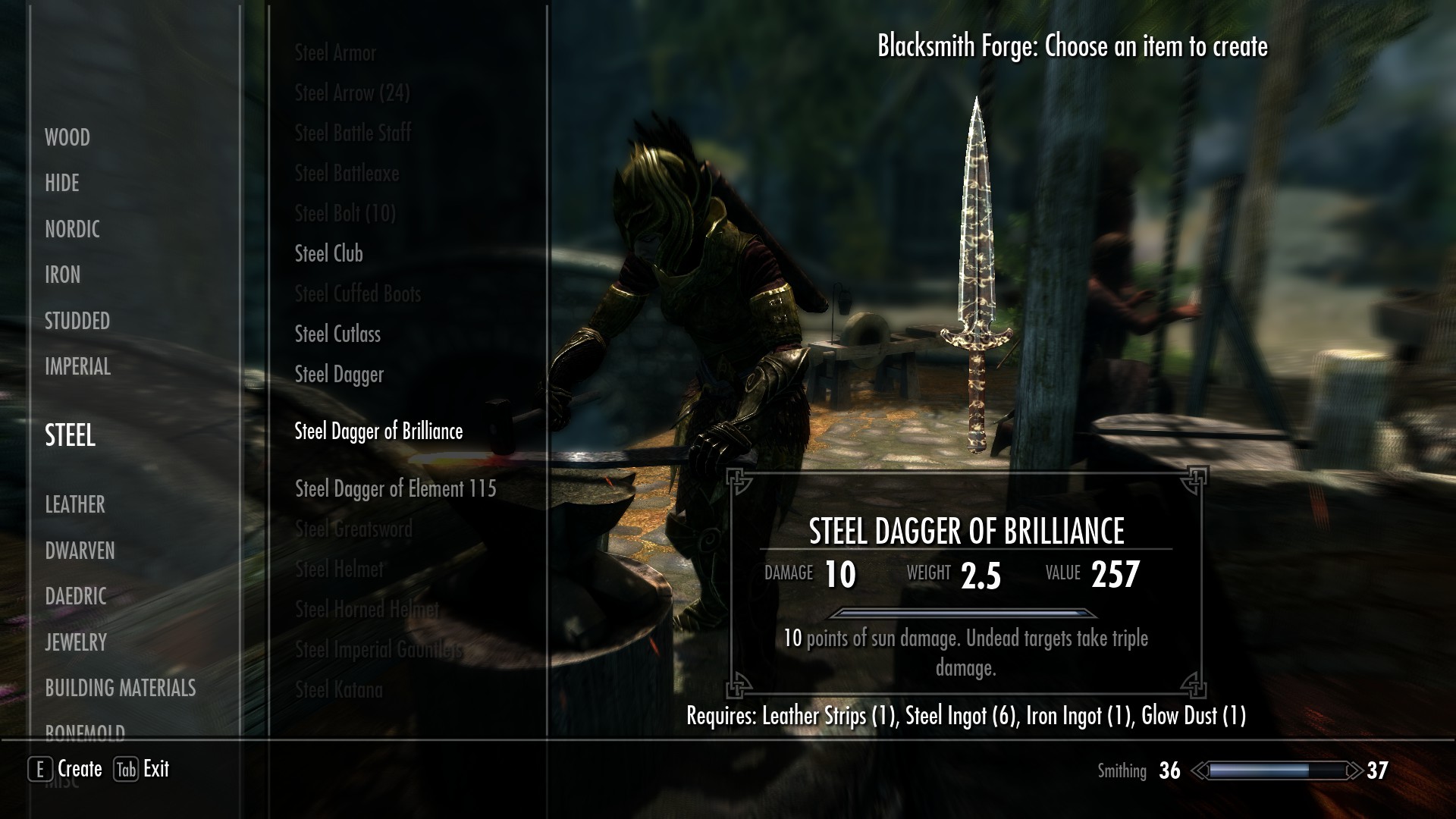Choose the Daedric category

tap(76, 596)
